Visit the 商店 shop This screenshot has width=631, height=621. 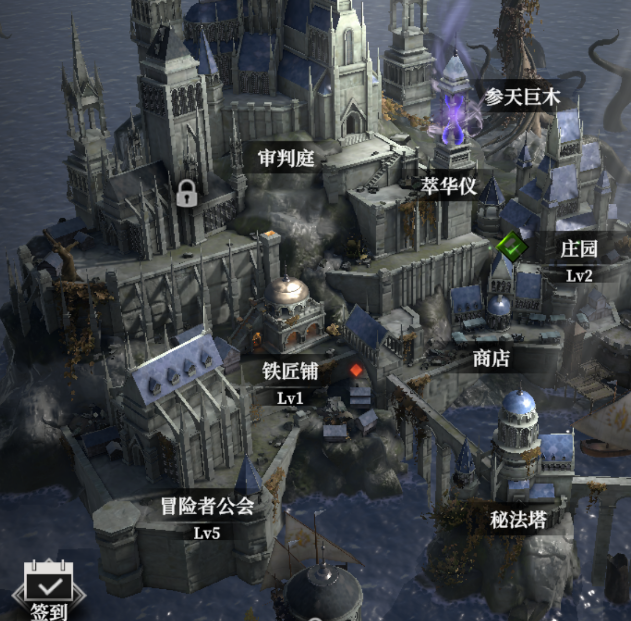(x=491, y=358)
